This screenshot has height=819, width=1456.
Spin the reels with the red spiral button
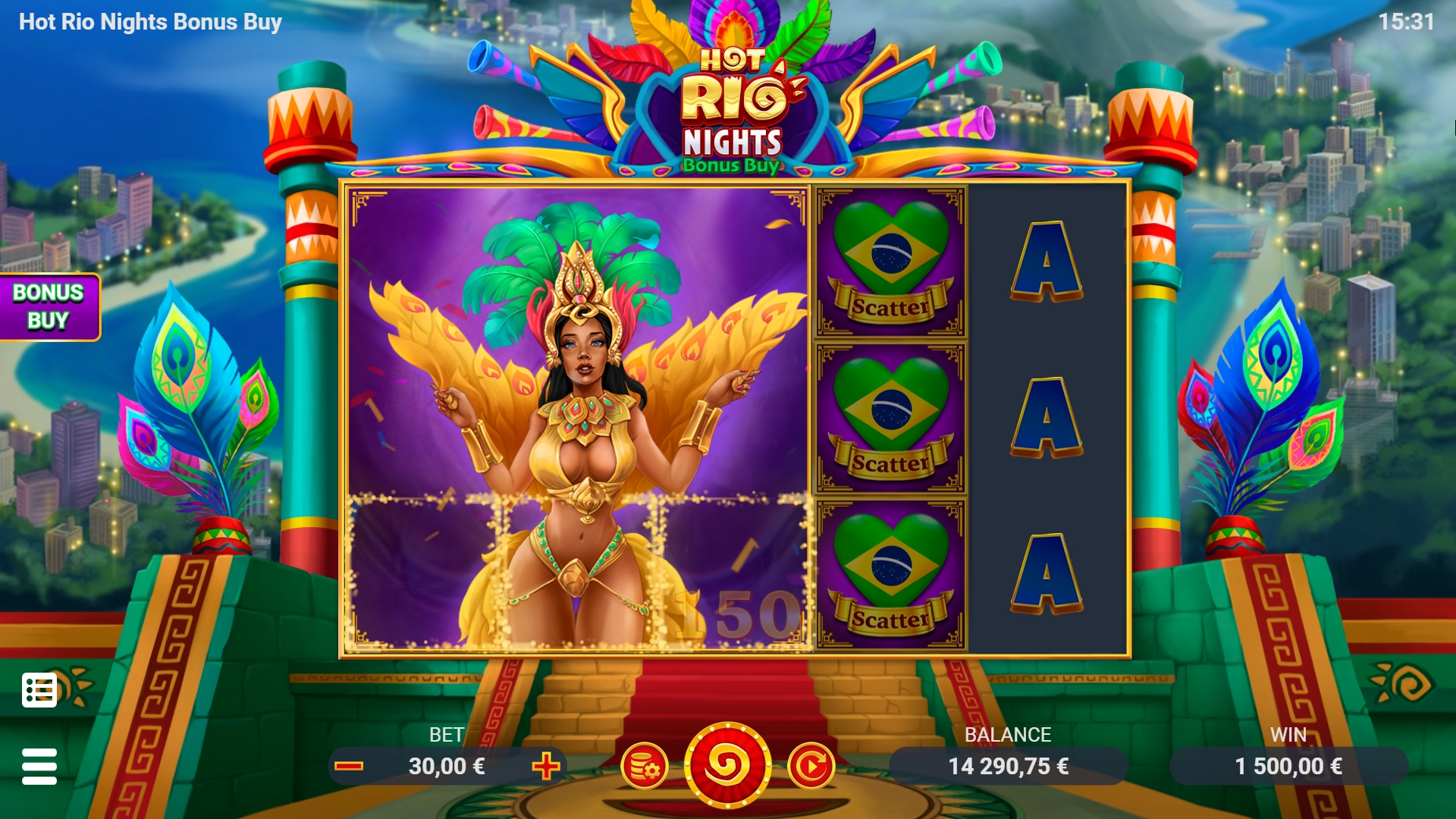pos(727,766)
